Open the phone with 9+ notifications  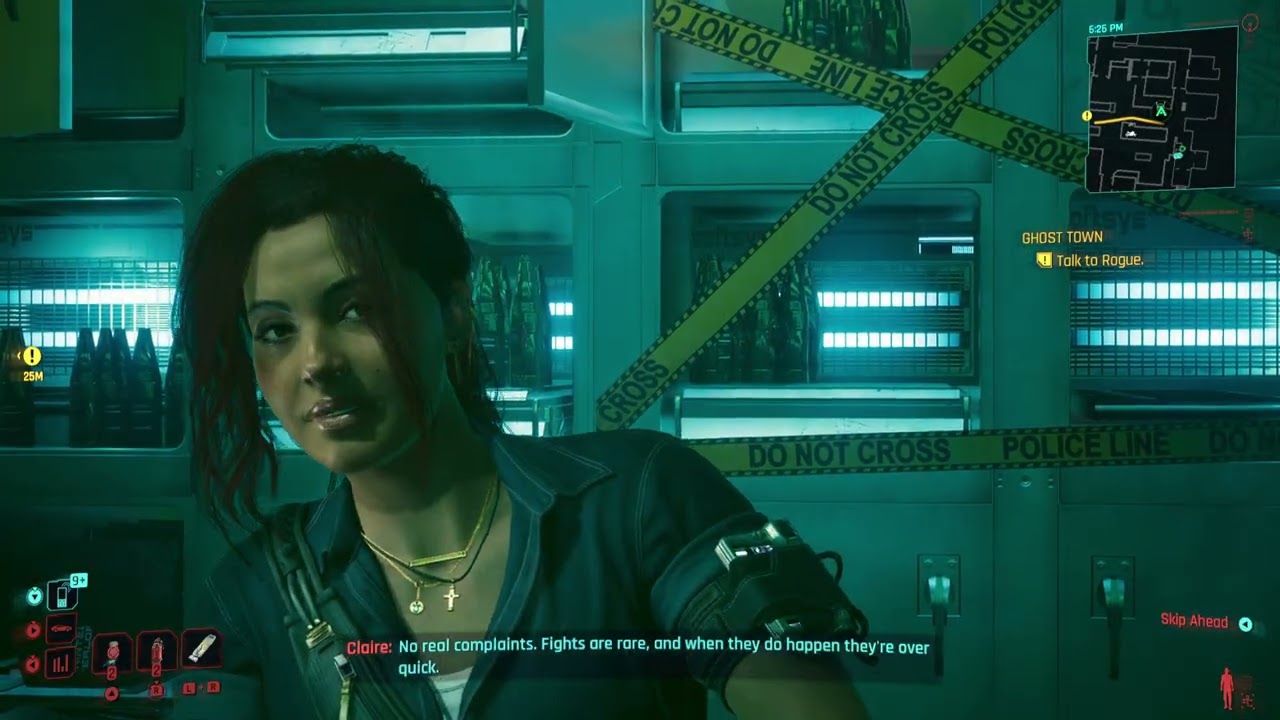[62, 596]
